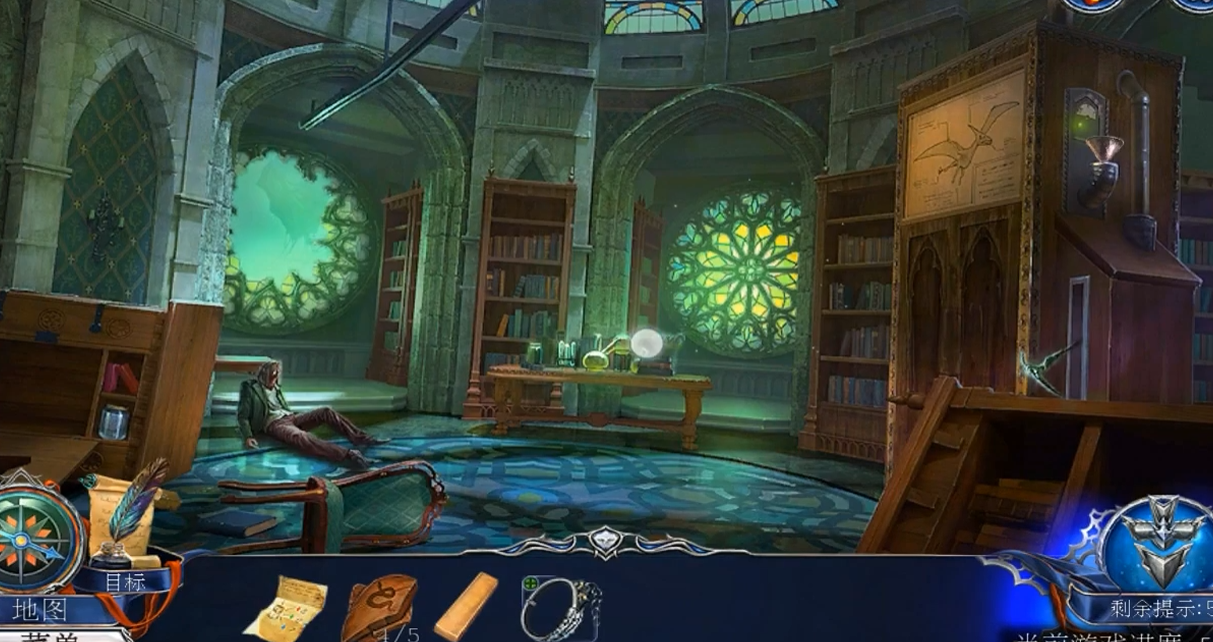The width and height of the screenshot is (1213, 642).
Task: Select the leather pouch inventory item
Action: point(380,605)
